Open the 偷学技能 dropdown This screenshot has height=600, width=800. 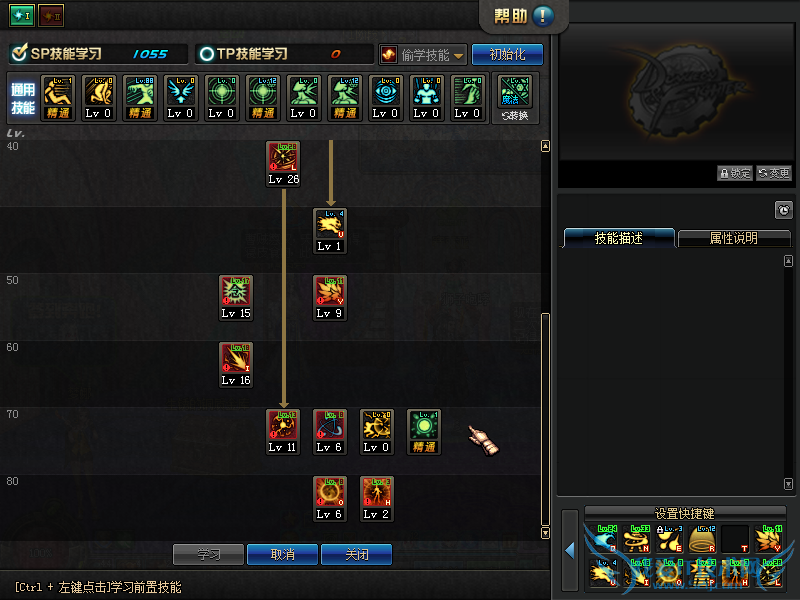423,55
